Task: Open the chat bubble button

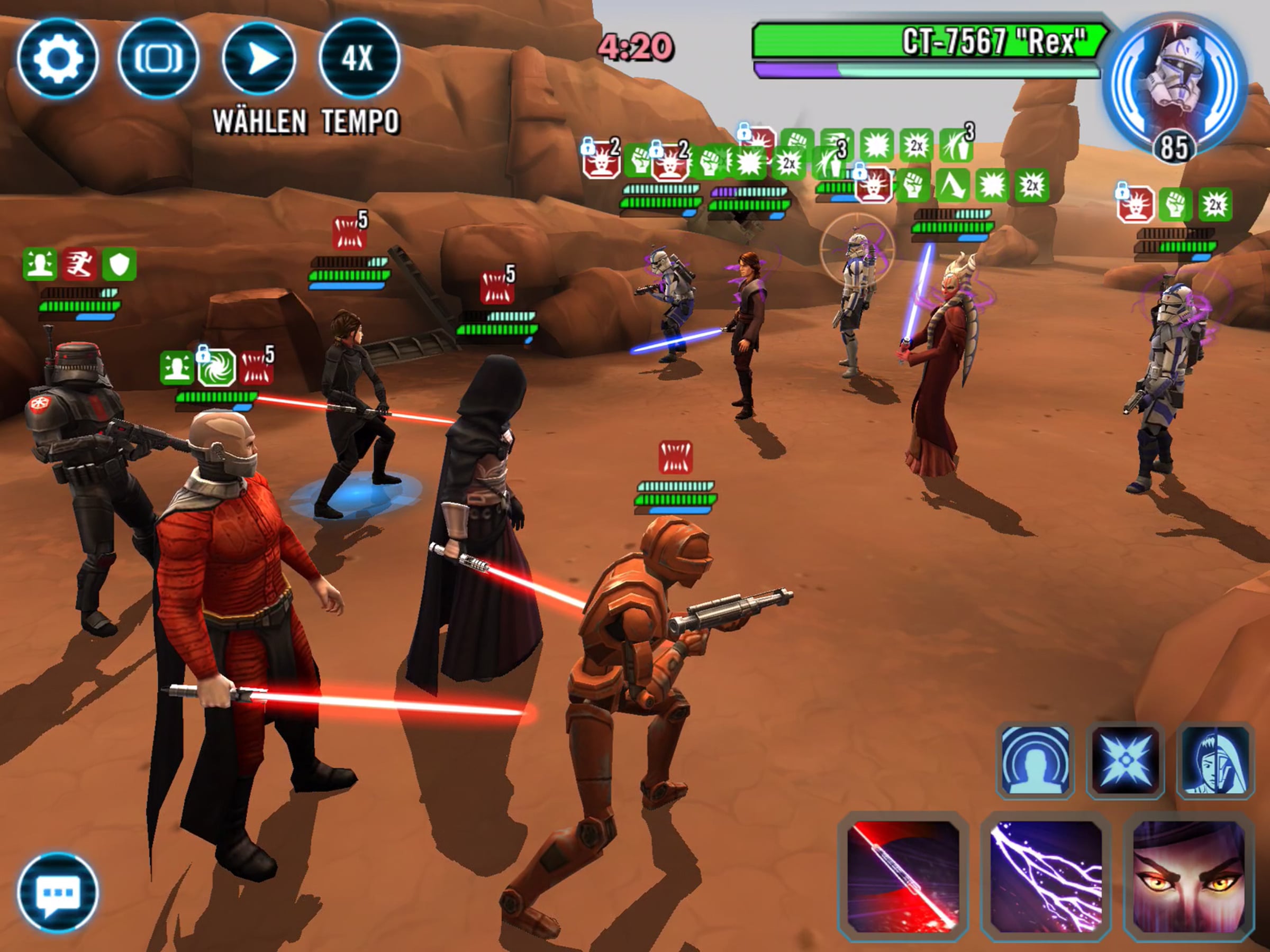Action: (57, 892)
